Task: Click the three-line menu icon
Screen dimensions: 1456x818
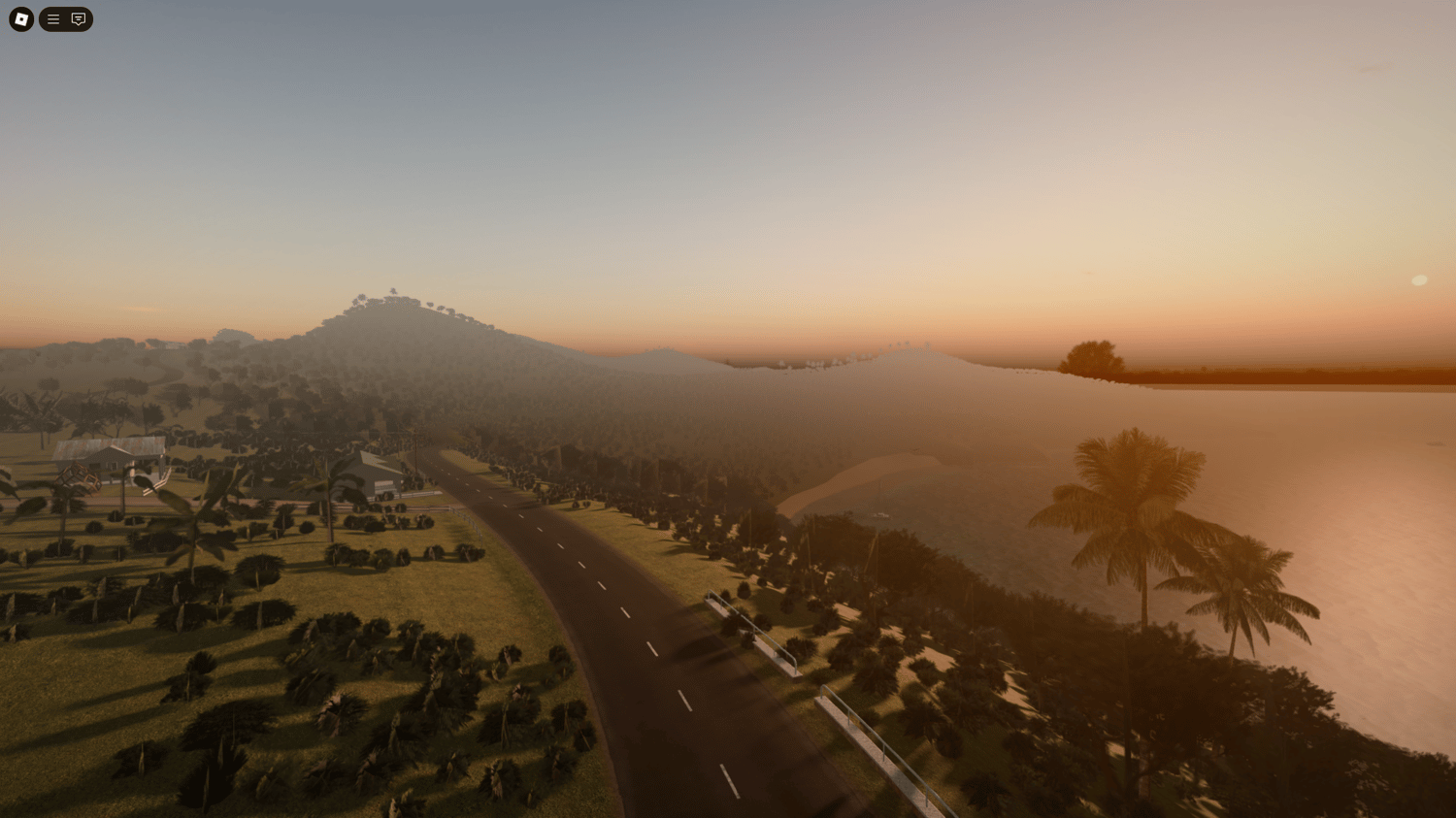Action: click(x=52, y=18)
